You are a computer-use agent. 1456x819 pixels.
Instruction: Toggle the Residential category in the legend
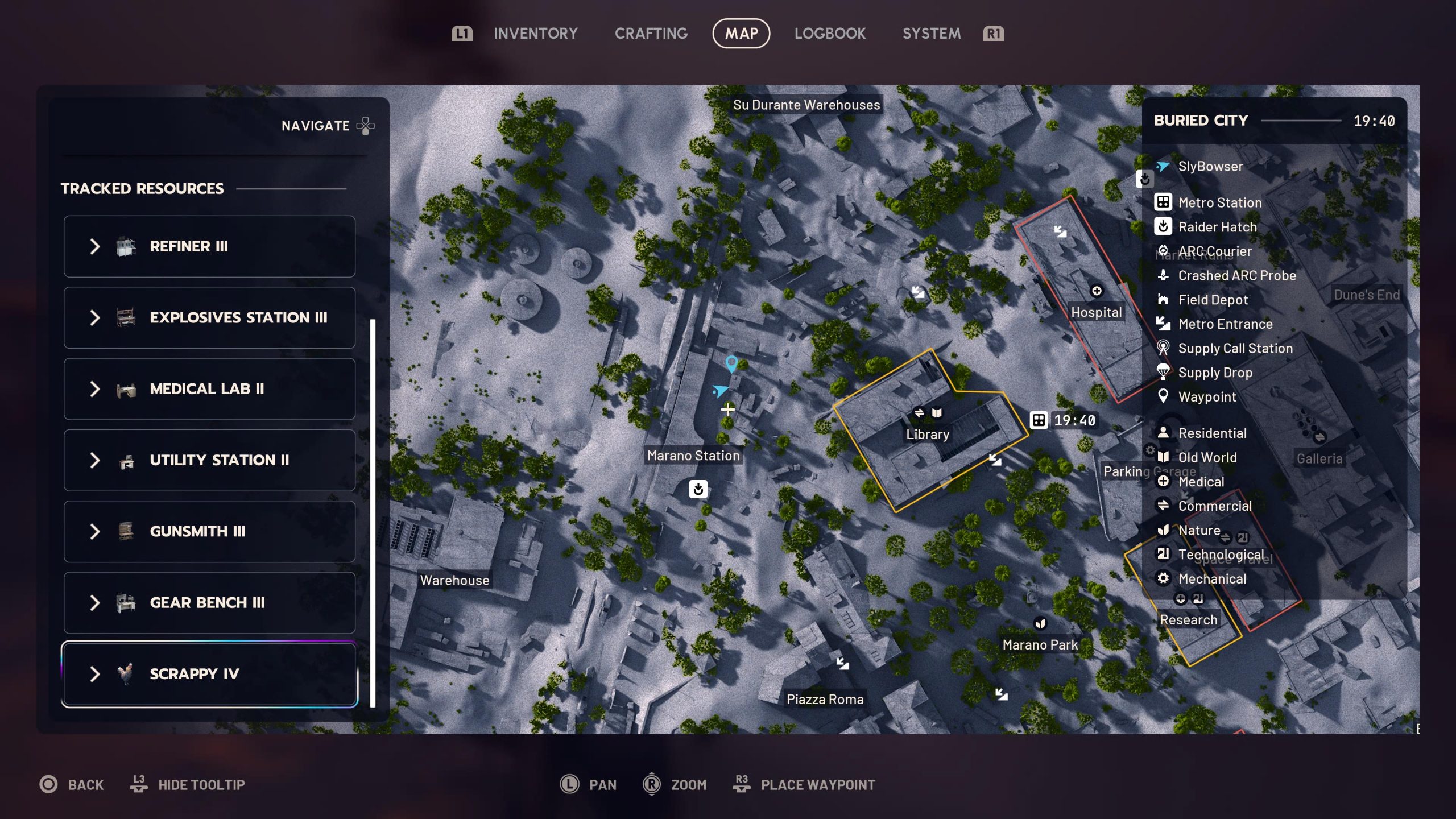click(1163, 433)
